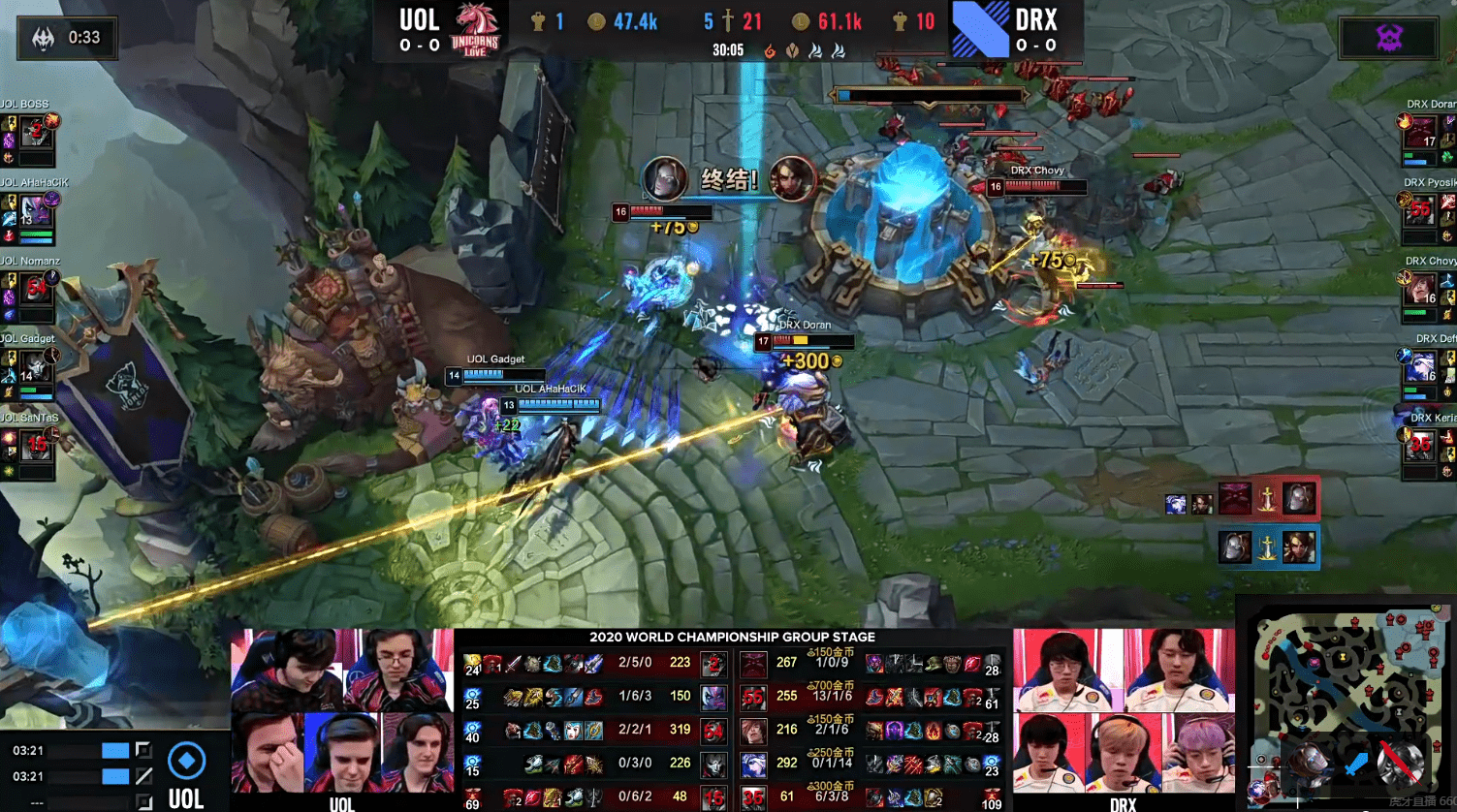Select UOL AHaHaCiK player portrait
Screen dimensions: 1457x812
[x=36, y=209]
